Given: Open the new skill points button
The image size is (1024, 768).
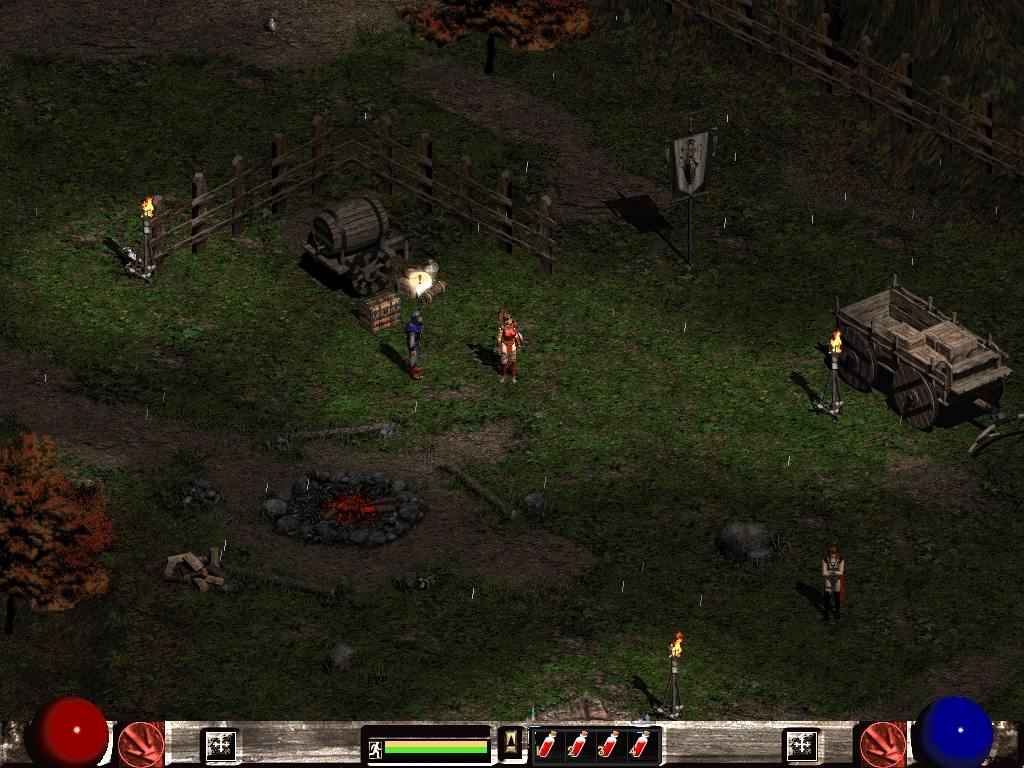Looking at the screenshot, I should click(802, 745).
